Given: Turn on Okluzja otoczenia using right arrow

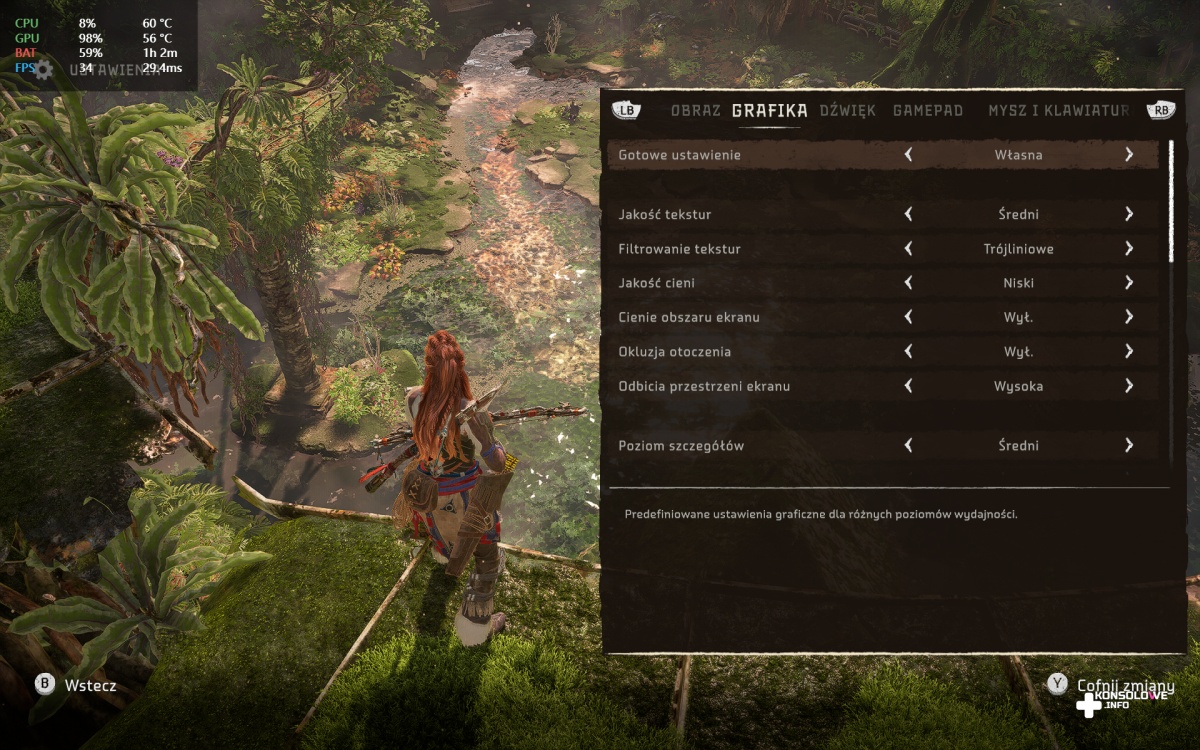Looking at the screenshot, I should pyautogui.click(x=1128, y=351).
